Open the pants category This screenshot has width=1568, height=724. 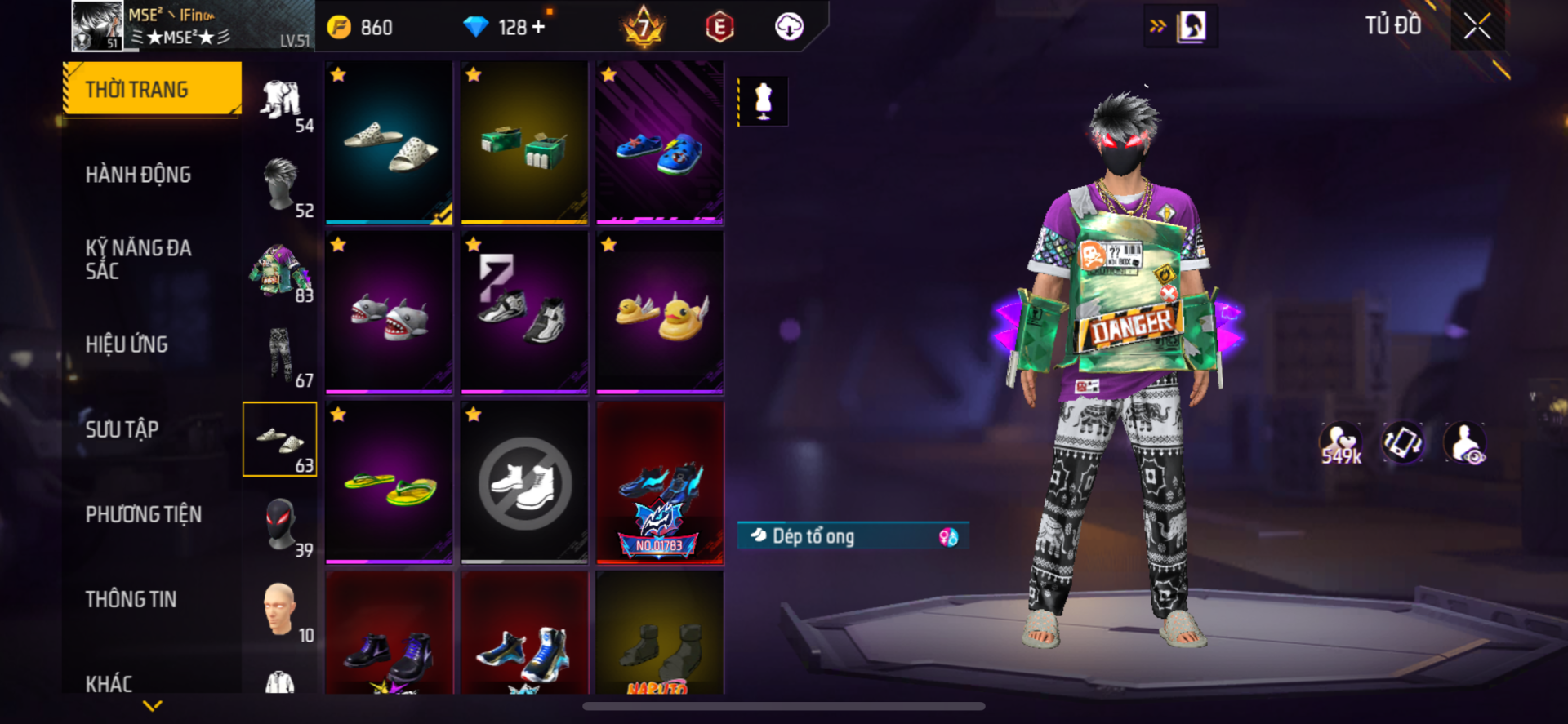tap(280, 355)
